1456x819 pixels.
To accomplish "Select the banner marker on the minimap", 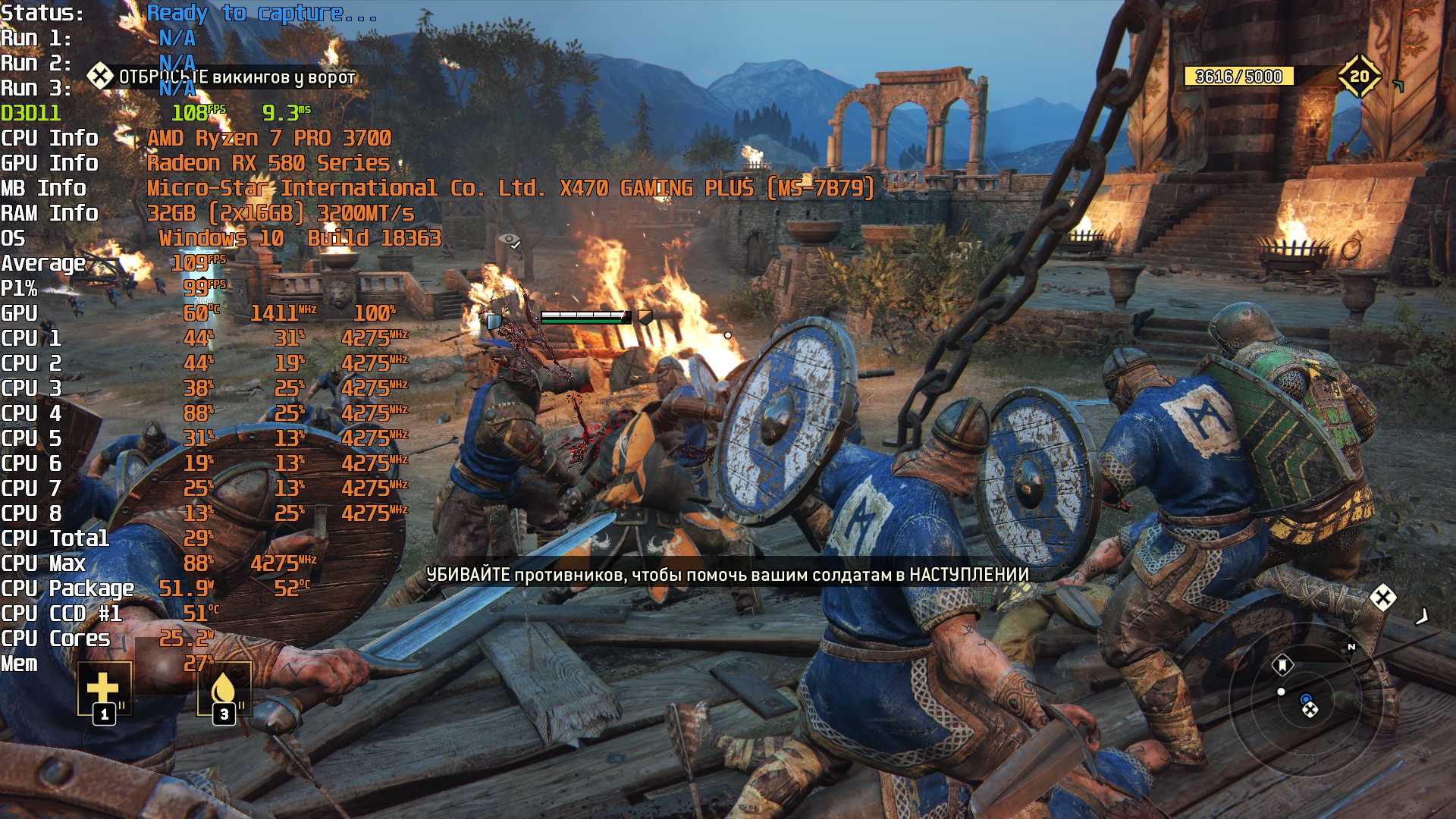I will tap(1282, 666).
